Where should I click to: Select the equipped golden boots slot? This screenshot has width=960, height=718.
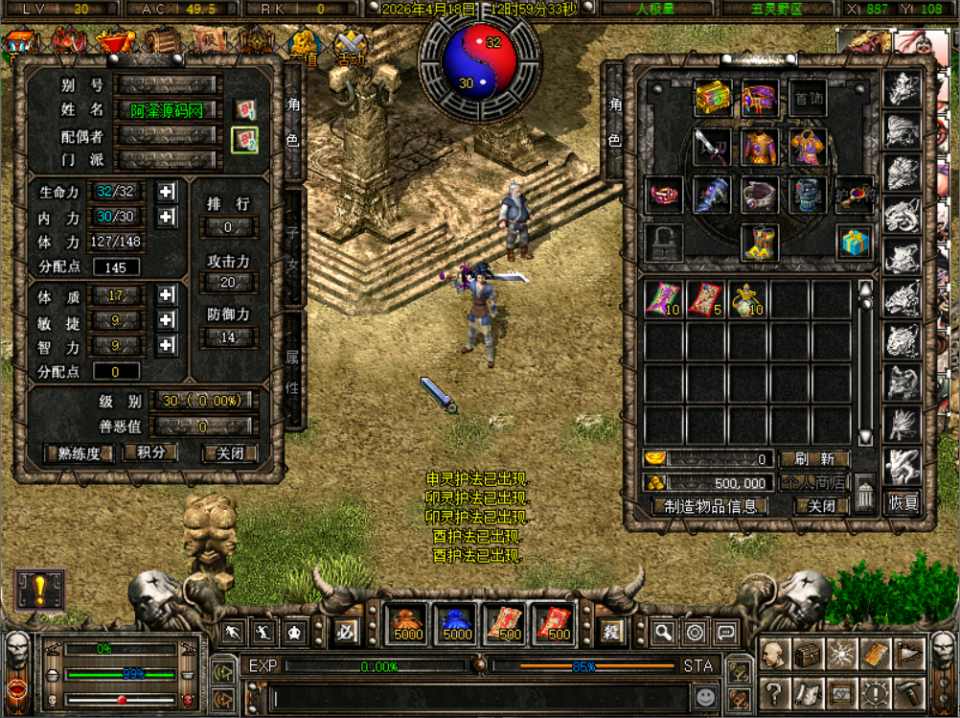[760, 242]
